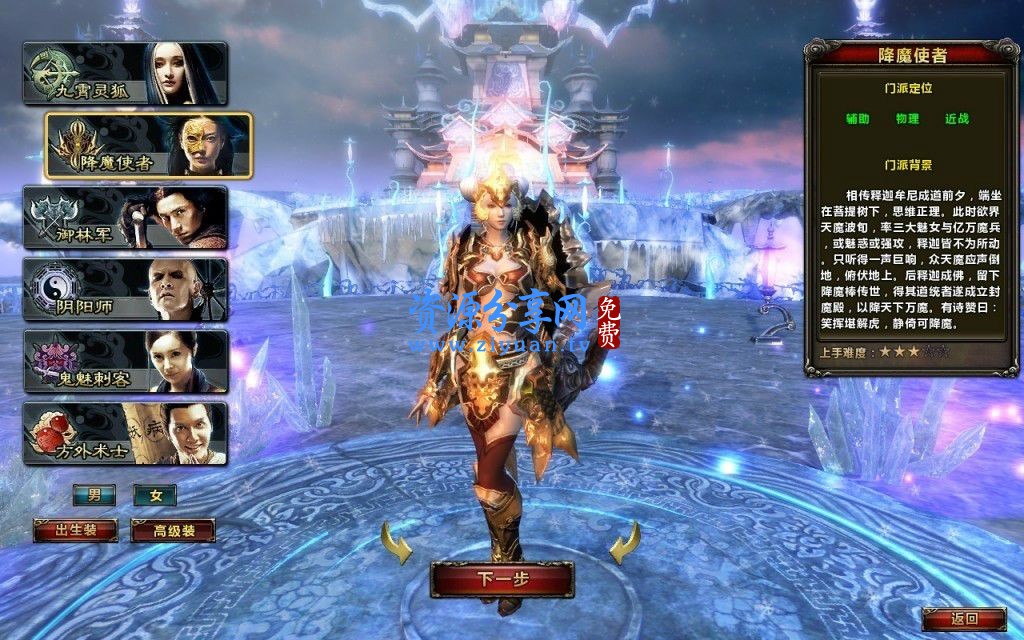
Task: Select the 方外术士 class
Action: [x=125, y=433]
